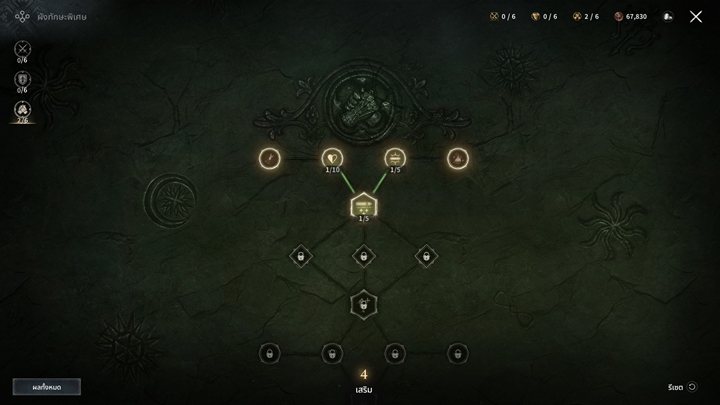Select the leftmost top-row skill node

pos(270,158)
